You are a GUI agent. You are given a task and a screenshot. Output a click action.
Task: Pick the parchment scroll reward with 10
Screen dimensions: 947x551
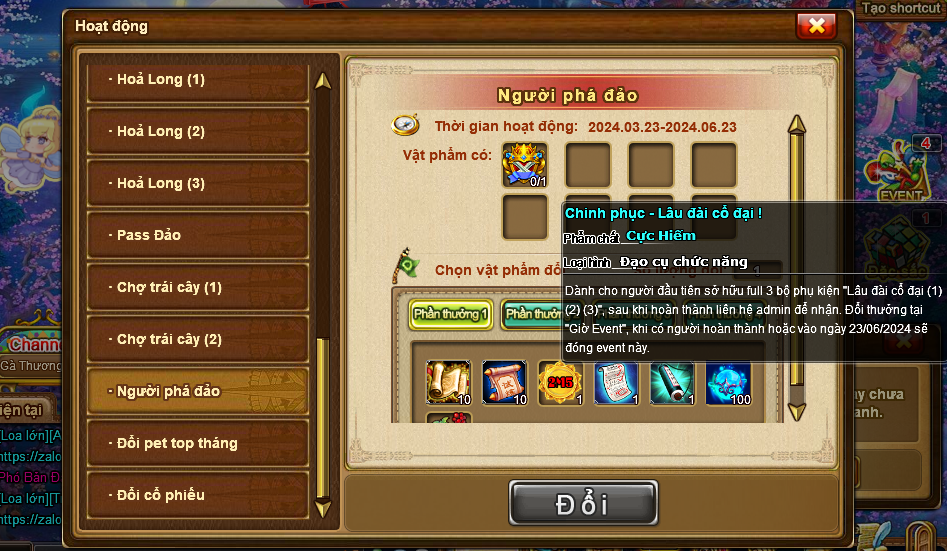pyautogui.click(x=448, y=383)
